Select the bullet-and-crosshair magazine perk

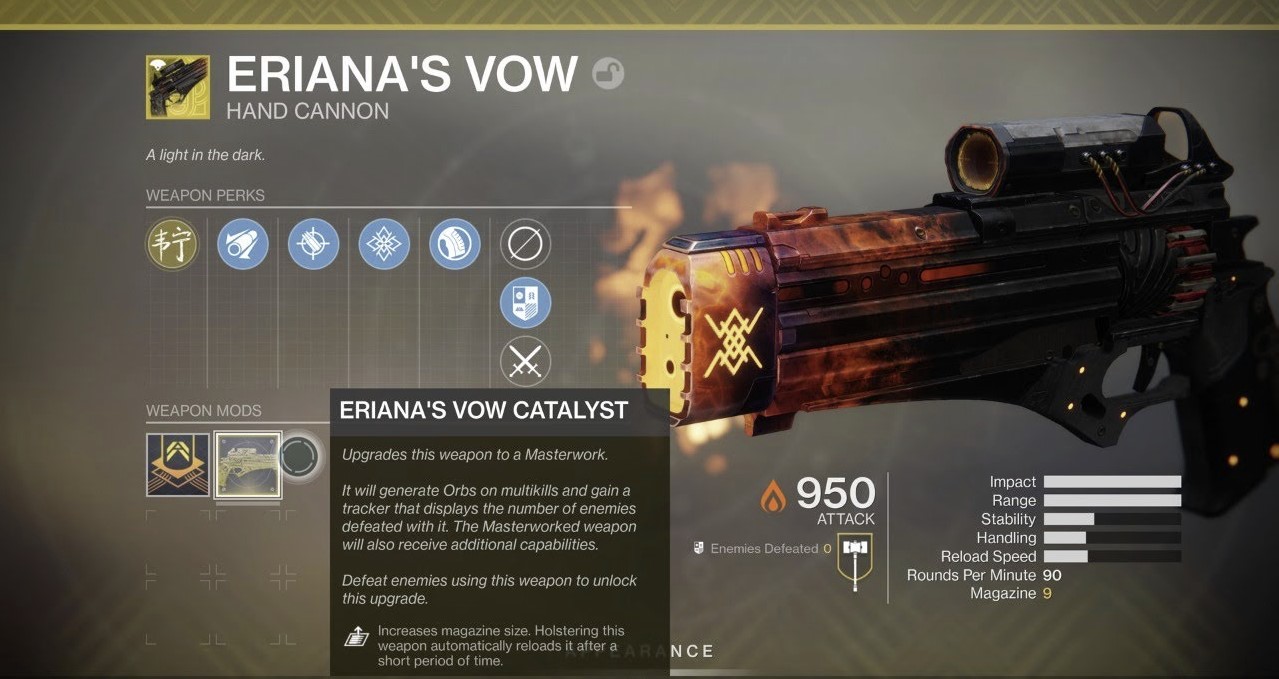pos(313,244)
